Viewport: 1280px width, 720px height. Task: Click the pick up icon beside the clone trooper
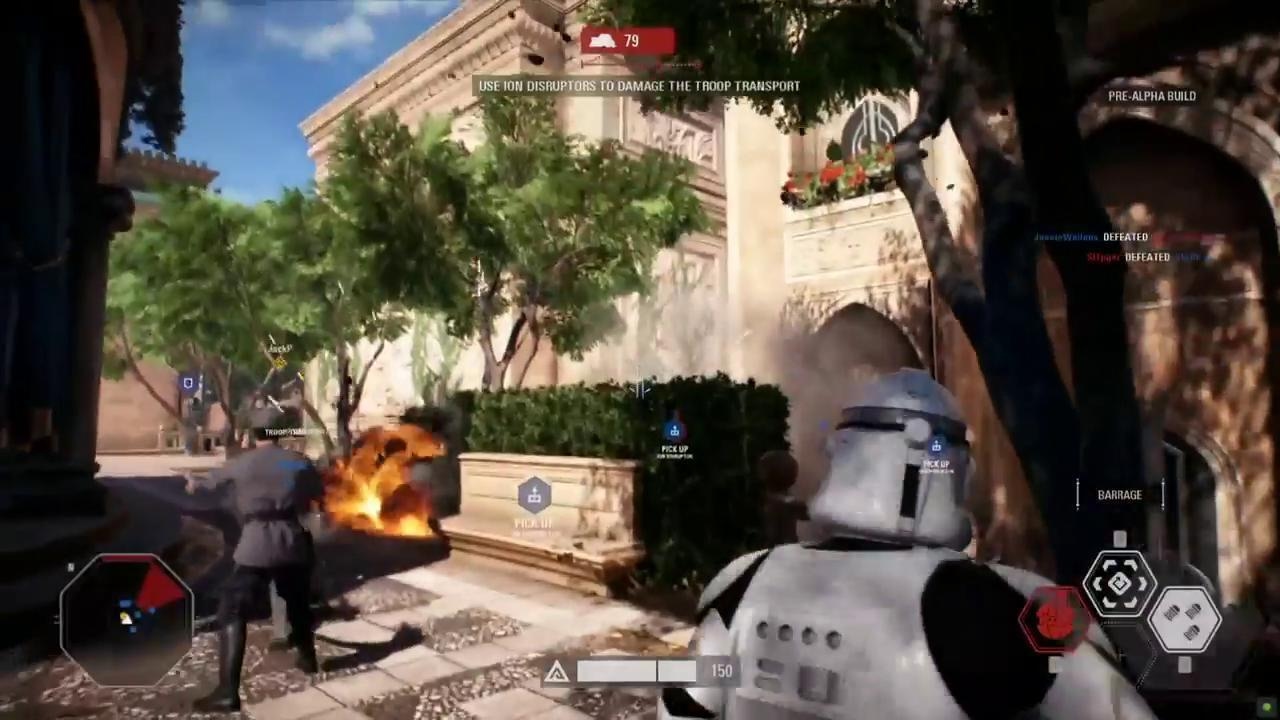click(x=936, y=447)
